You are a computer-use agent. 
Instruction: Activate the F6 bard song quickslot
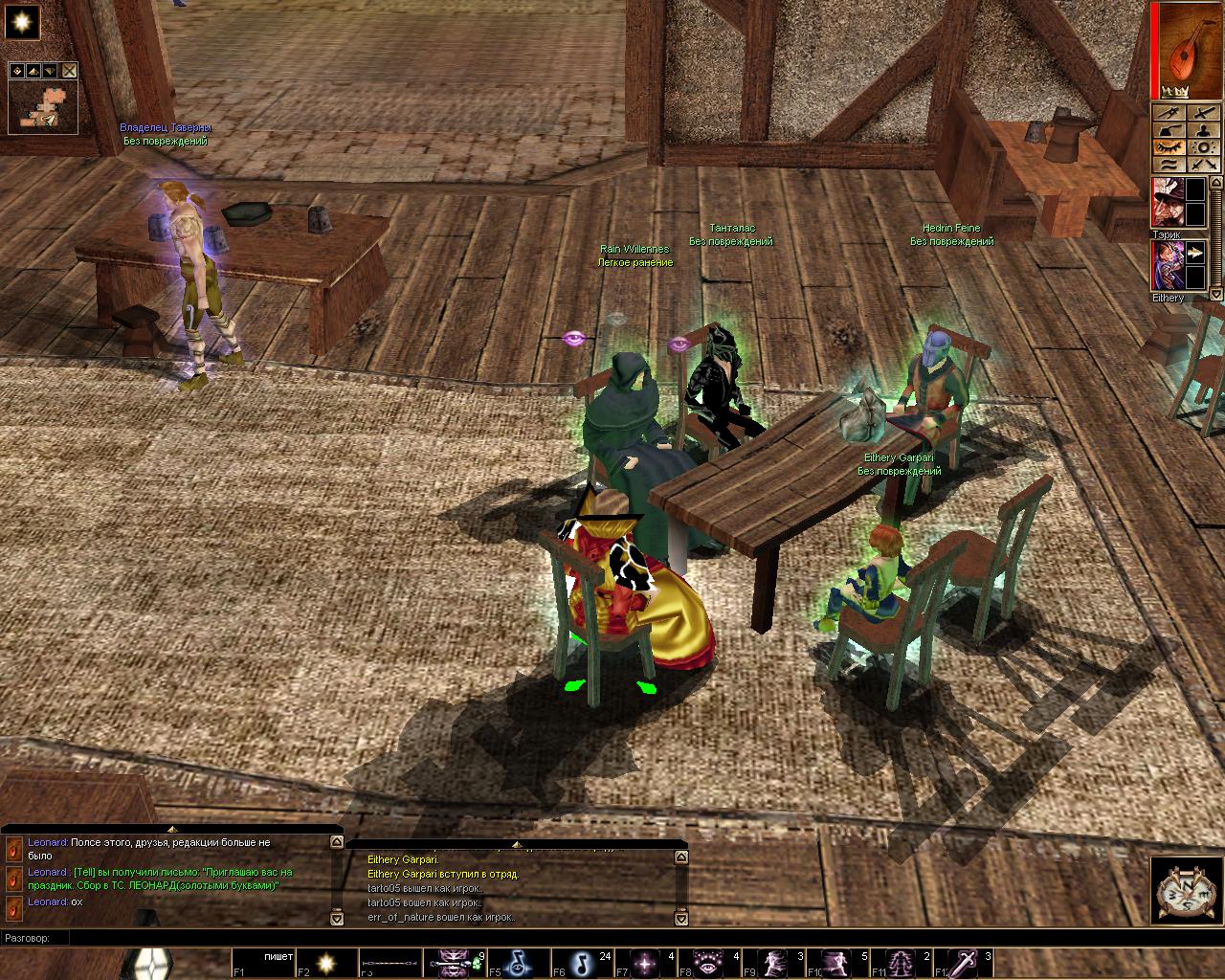[x=581, y=962]
